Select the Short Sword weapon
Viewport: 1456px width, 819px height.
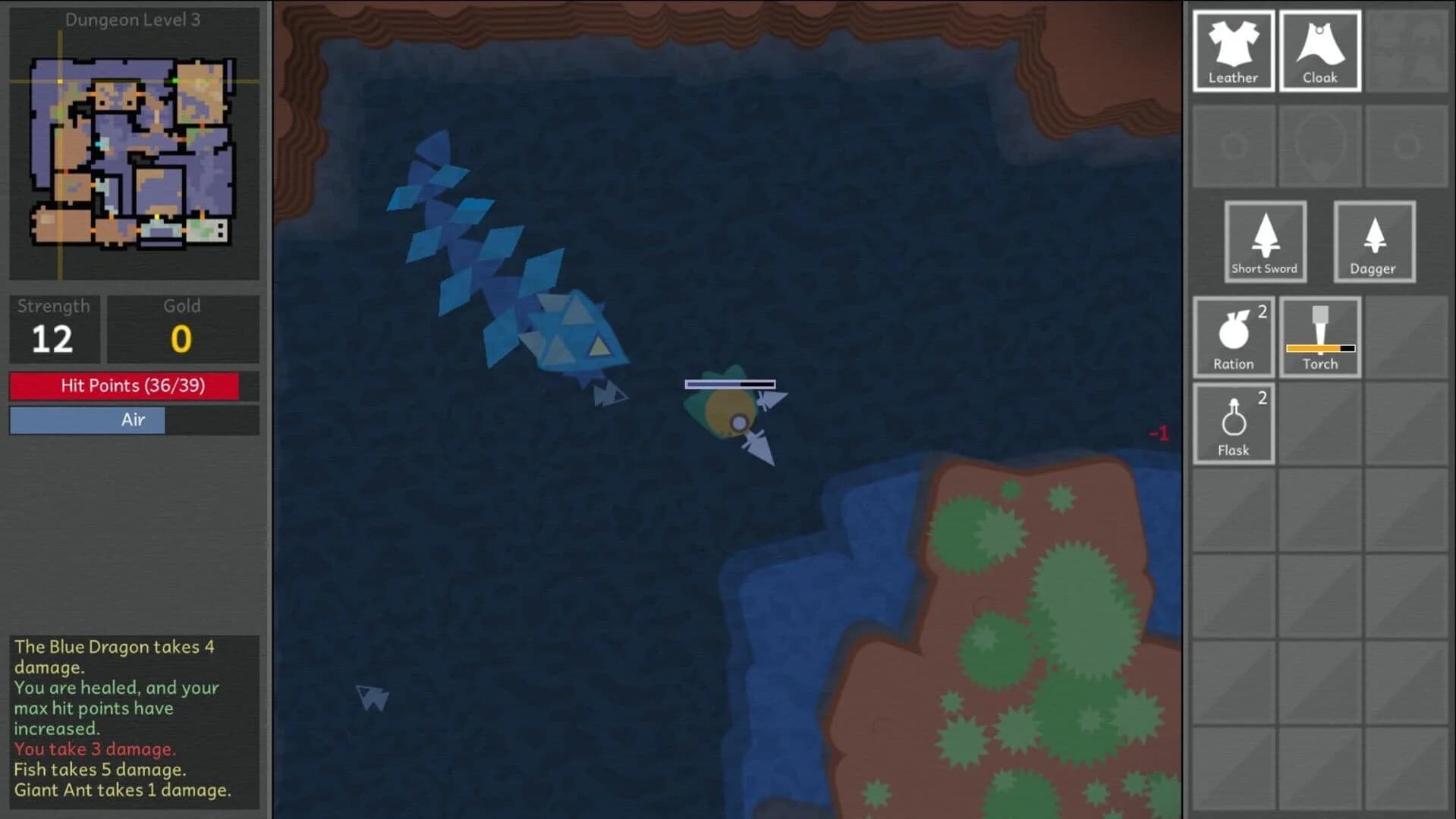click(x=1264, y=241)
